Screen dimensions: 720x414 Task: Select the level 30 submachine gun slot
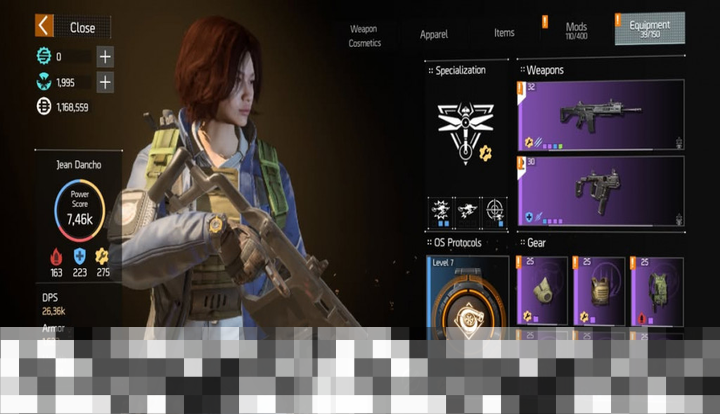click(600, 190)
